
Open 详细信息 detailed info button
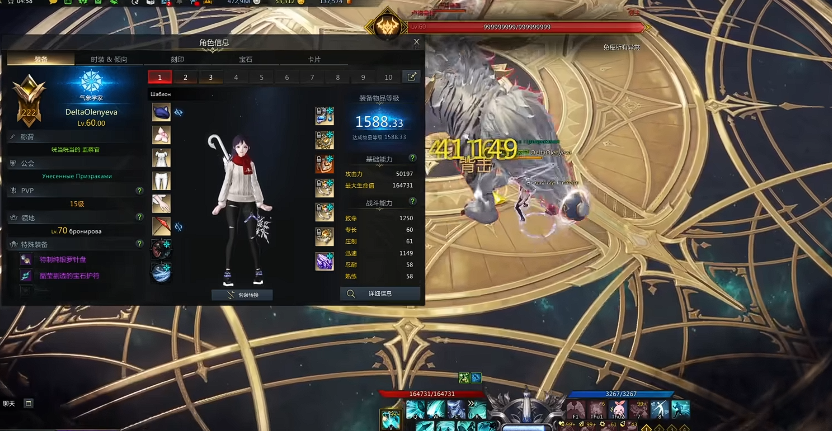pyautogui.click(x=380, y=294)
